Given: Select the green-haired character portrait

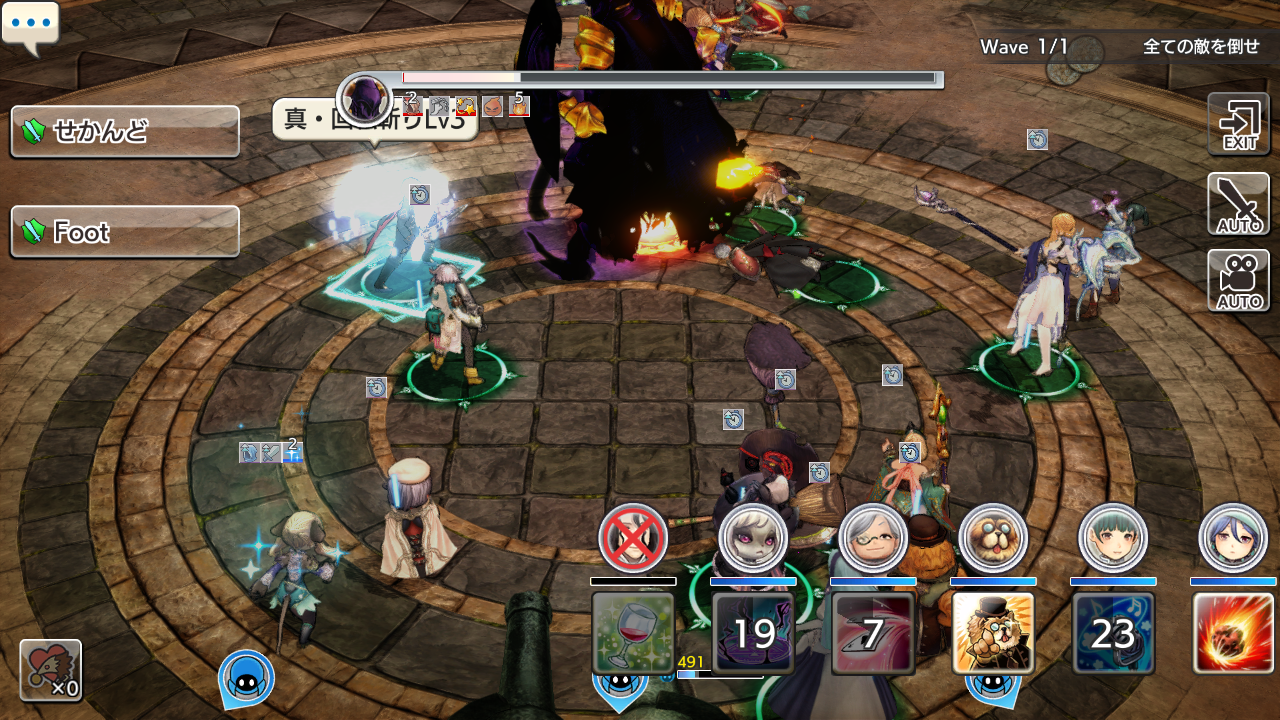Looking at the screenshot, I should click(1113, 538).
